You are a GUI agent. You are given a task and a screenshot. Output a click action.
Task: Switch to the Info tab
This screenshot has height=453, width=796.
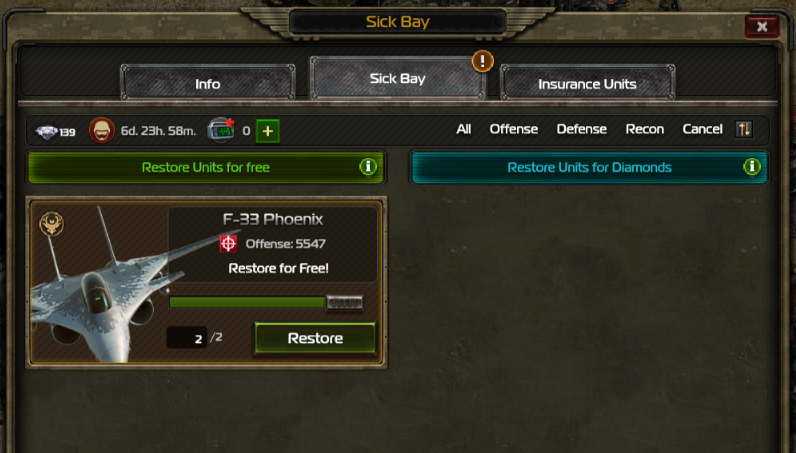pyautogui.click(x=208, y=84)
